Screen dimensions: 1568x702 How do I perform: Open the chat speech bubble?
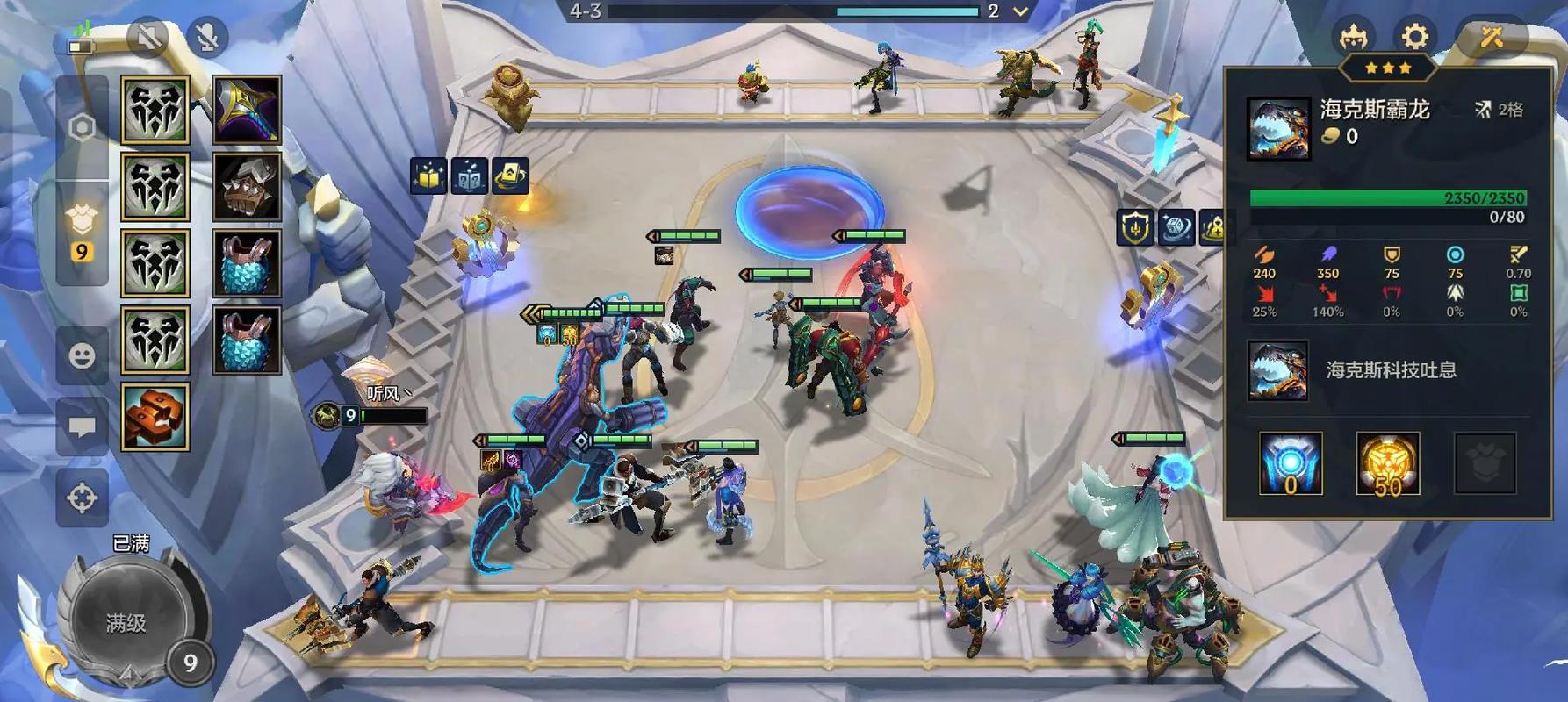(82, 427)
